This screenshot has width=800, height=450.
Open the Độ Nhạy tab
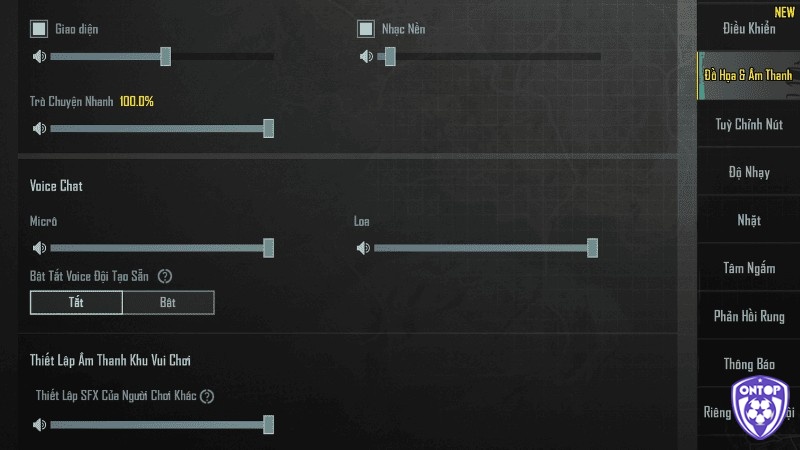click(749, 172)
